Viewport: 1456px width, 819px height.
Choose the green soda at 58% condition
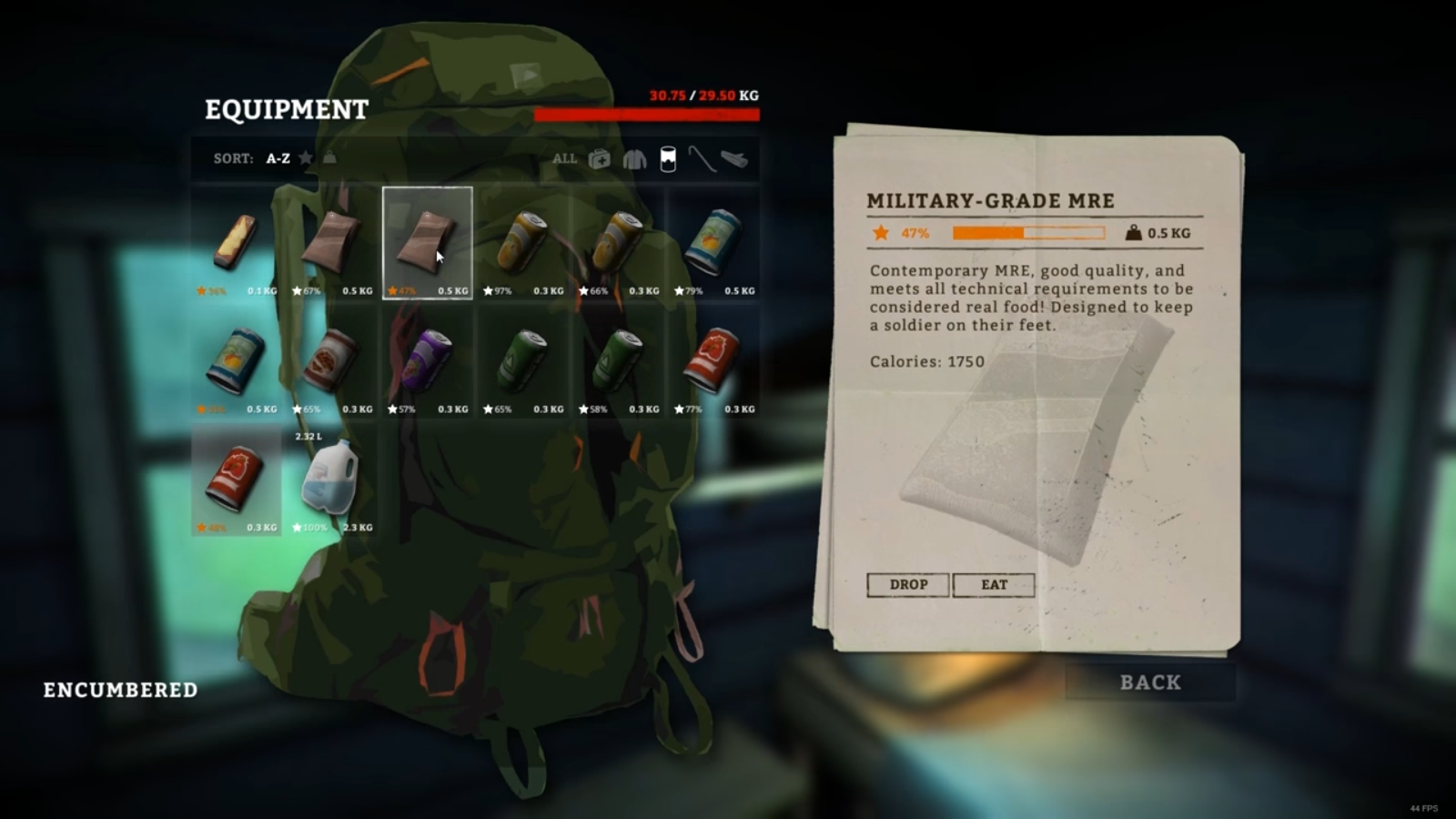(619, 361)
